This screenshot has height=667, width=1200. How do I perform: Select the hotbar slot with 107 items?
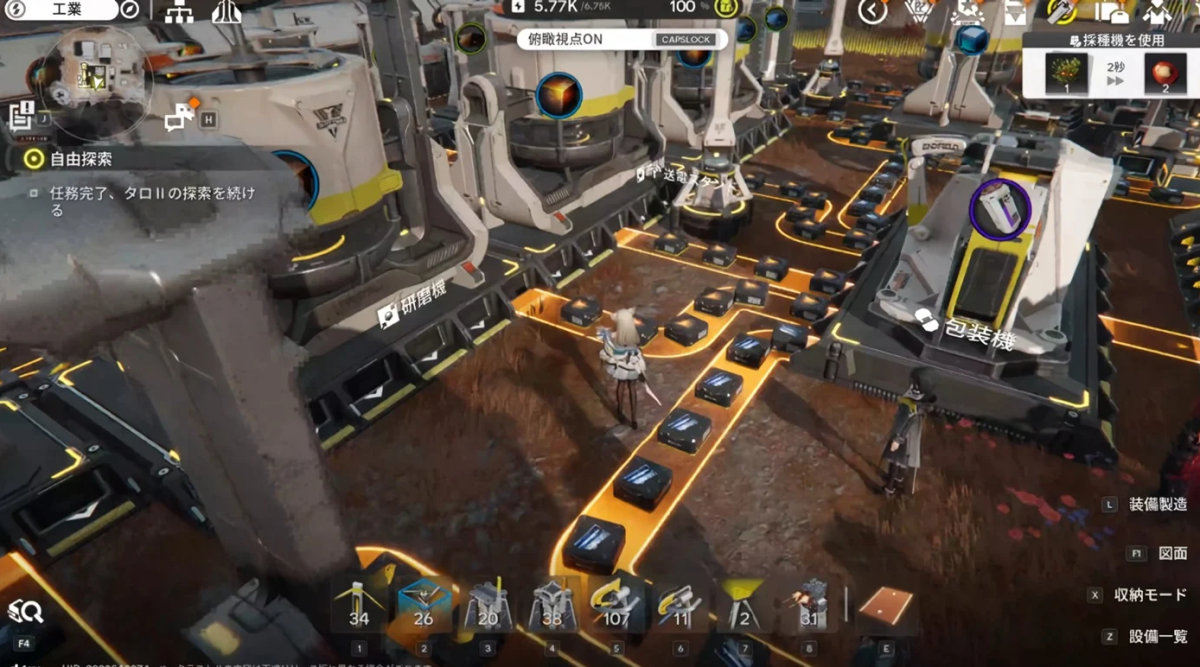coord(616,605)
